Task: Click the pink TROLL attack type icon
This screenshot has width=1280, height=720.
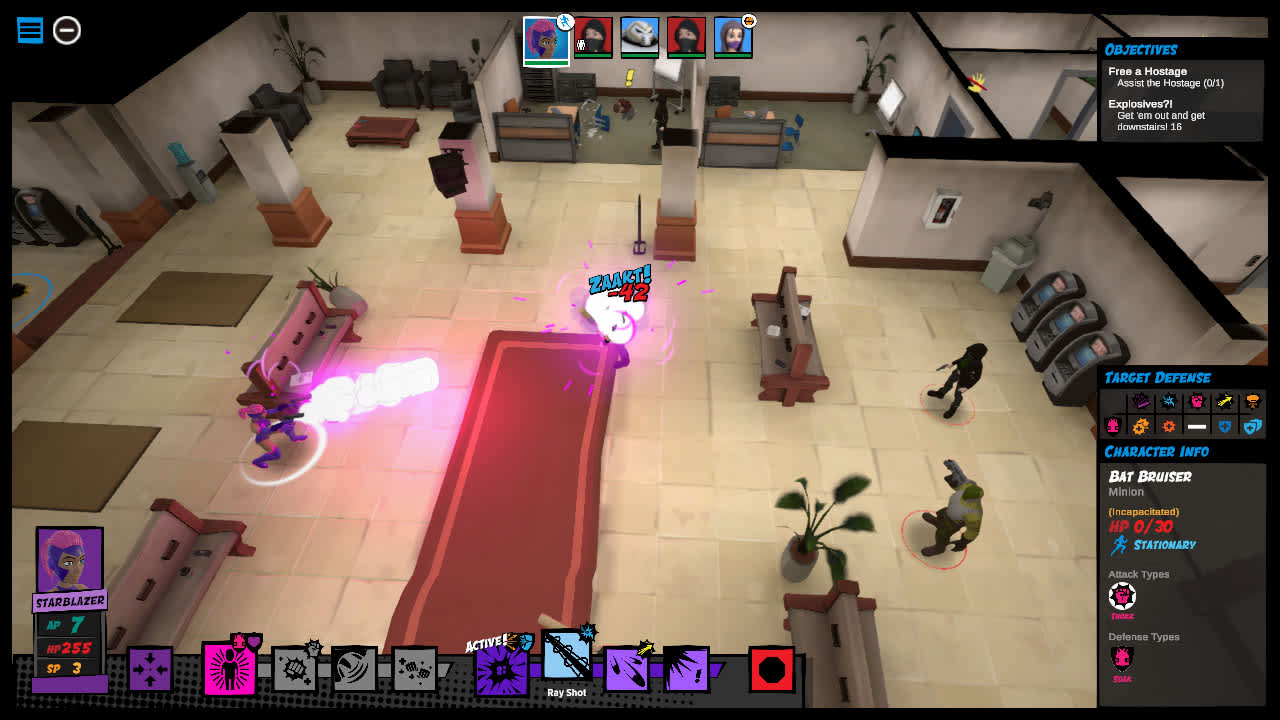Action: click(x=1122, y=597)
